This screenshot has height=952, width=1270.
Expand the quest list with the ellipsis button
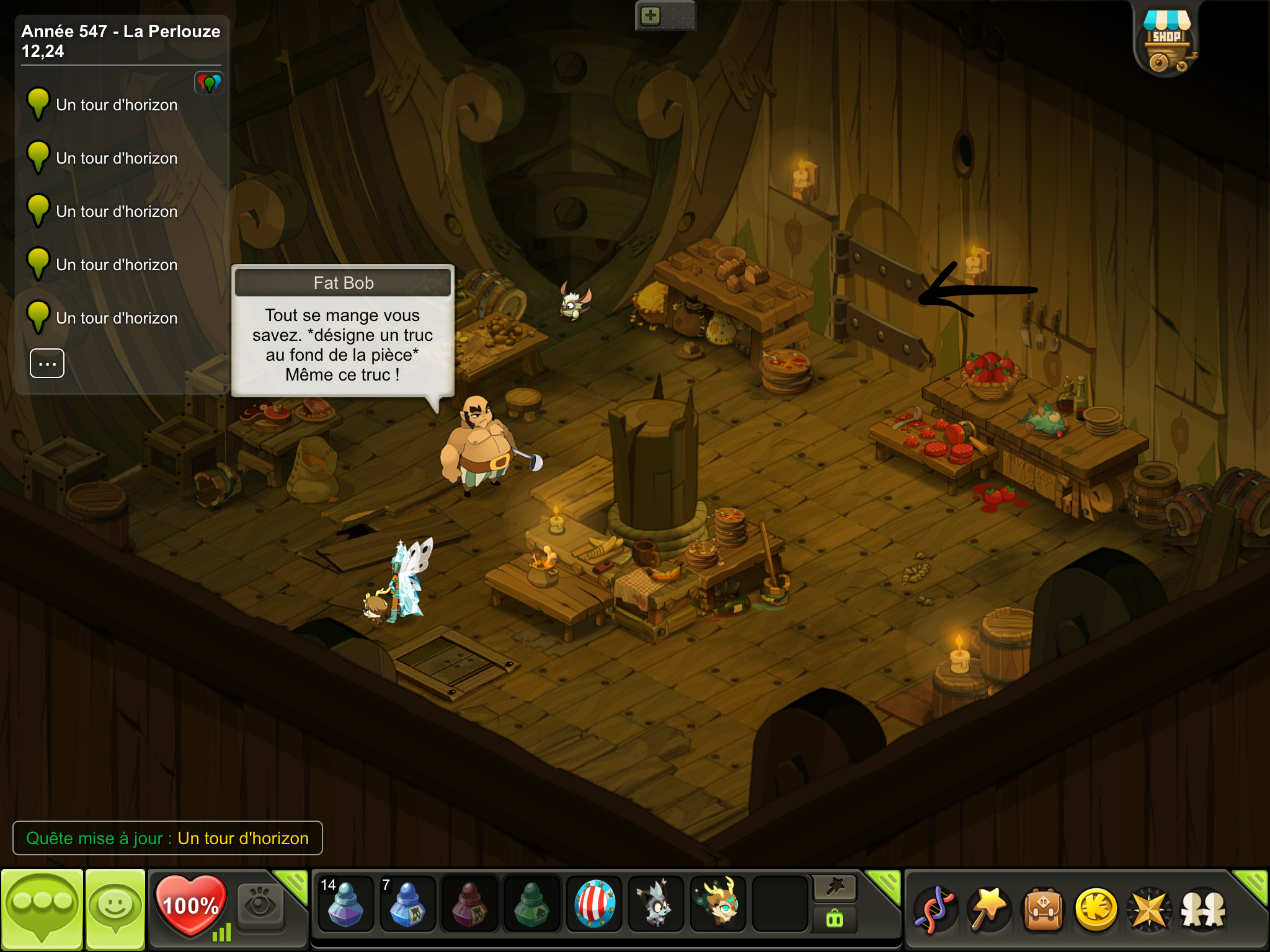(47, 363)
